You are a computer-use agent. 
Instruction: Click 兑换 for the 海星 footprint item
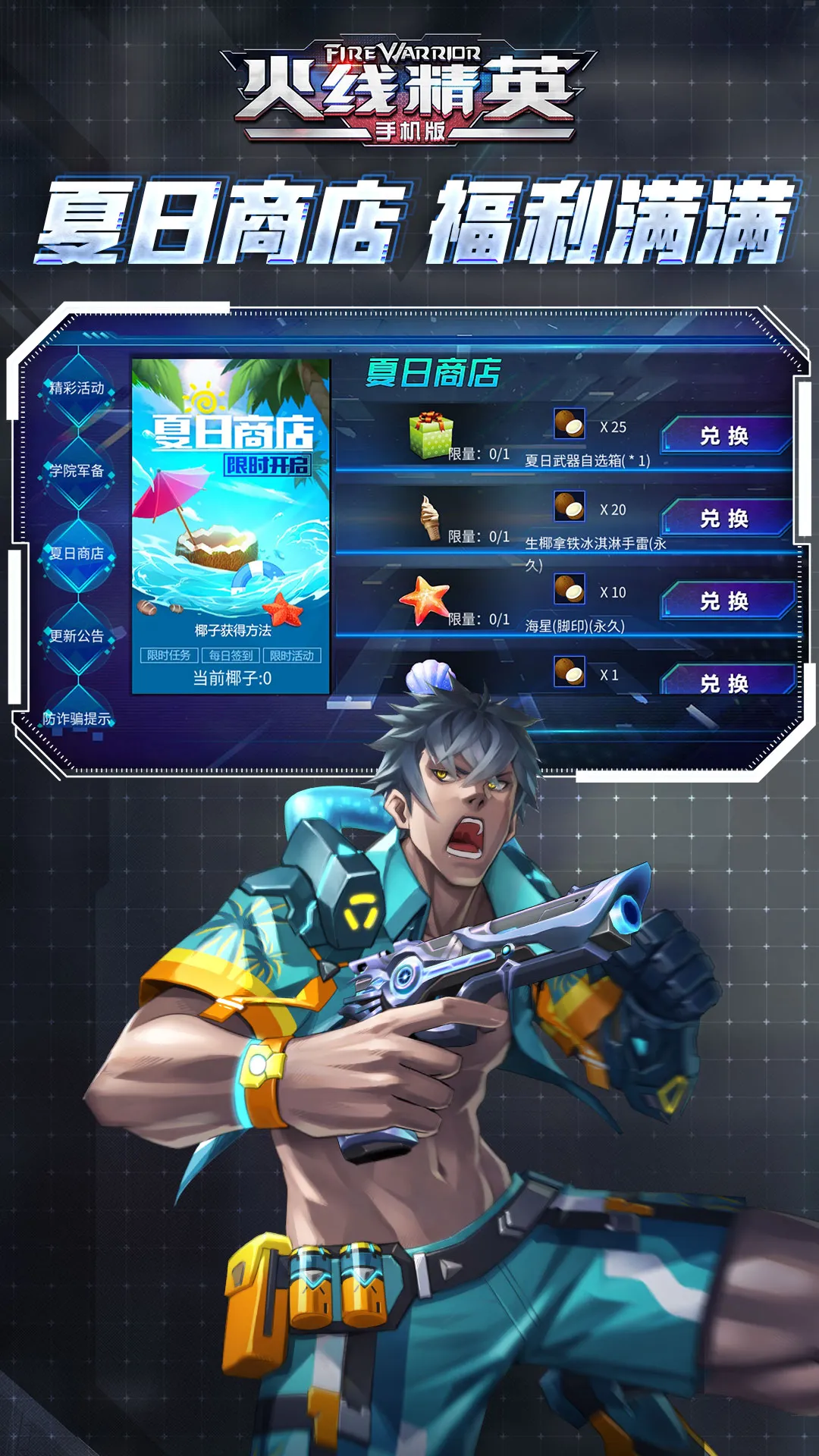[725, 601]
